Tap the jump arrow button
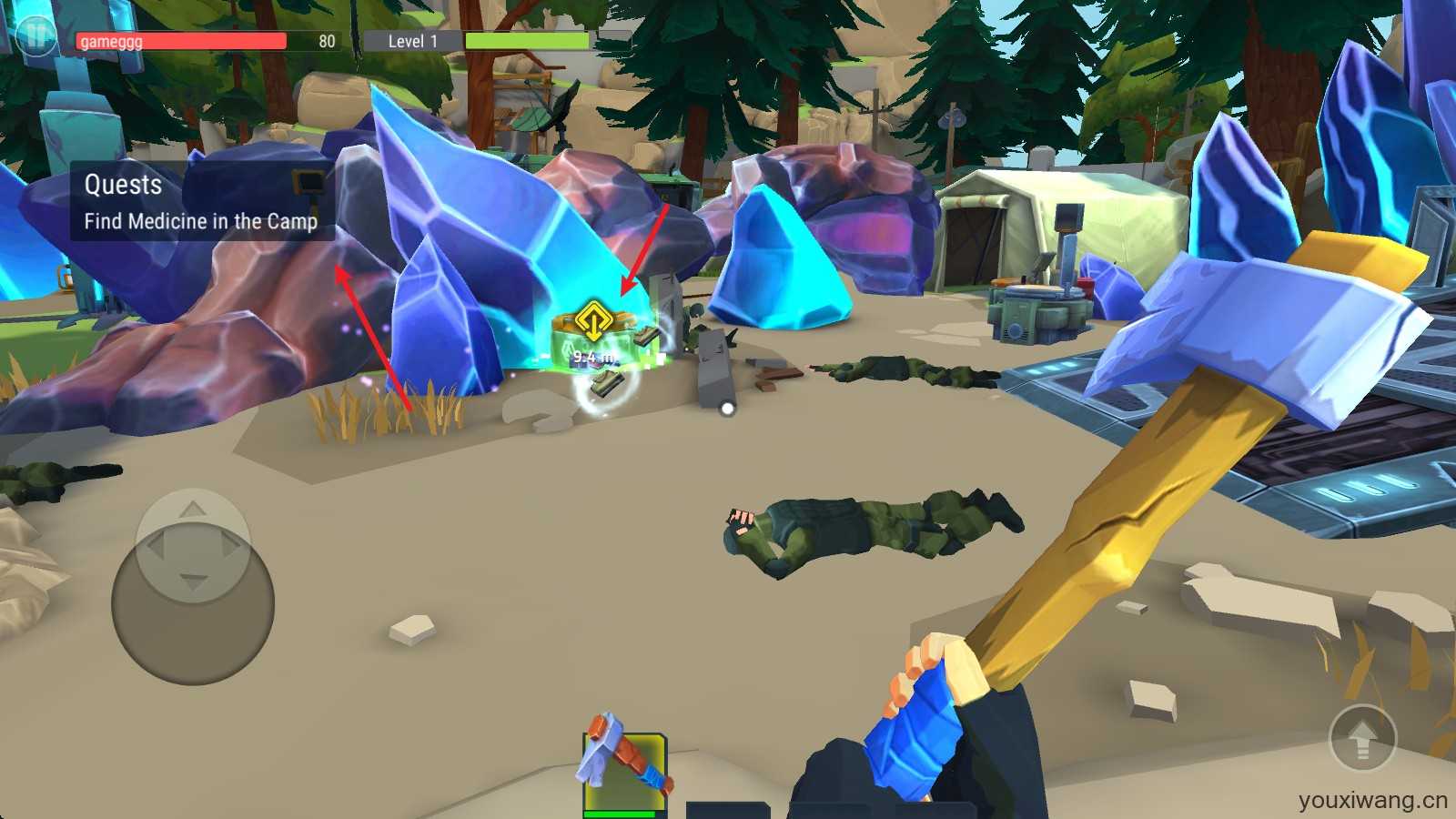 (1362, 739)
